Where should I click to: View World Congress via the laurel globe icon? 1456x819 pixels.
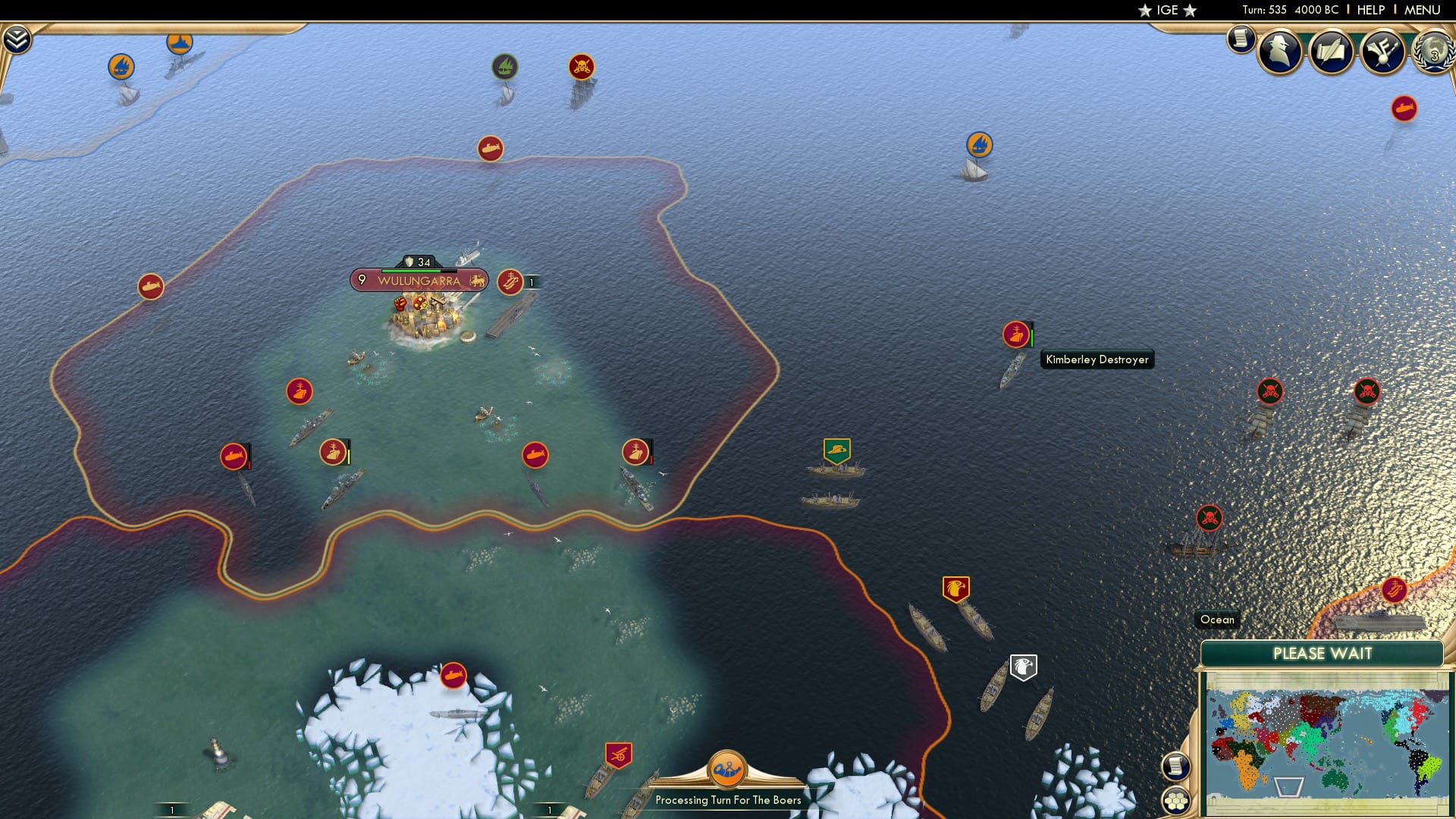pyautogui.click(x=1432, y=53)
